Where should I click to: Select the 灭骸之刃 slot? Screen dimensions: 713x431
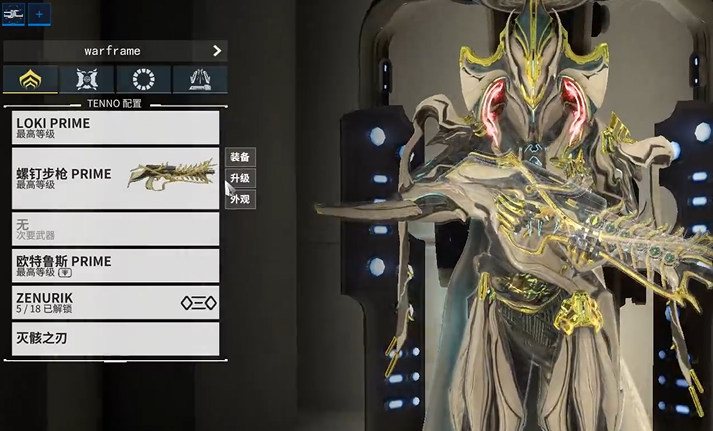116,338
